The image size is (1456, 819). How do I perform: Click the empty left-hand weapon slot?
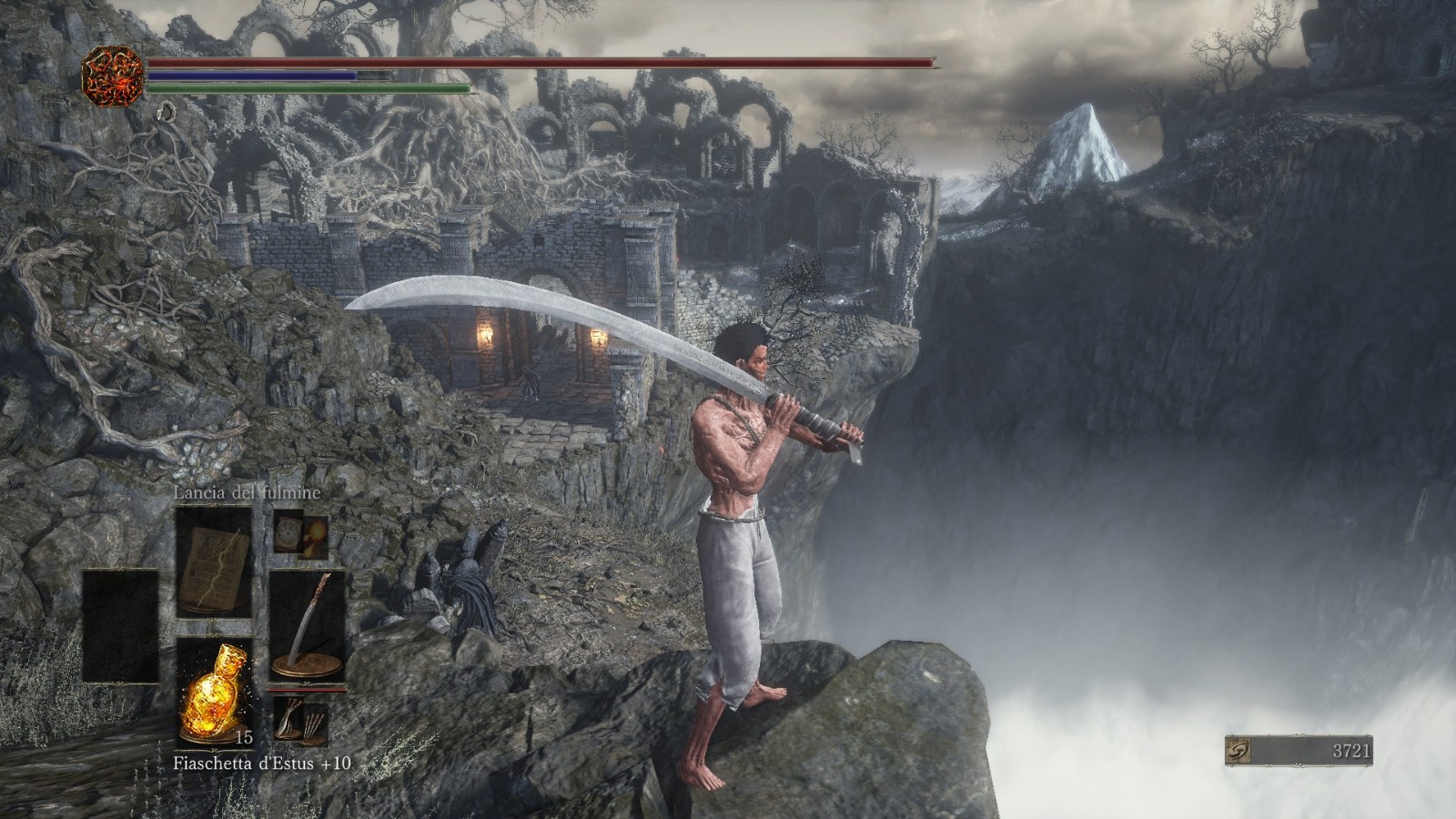[x=120, y=626]
